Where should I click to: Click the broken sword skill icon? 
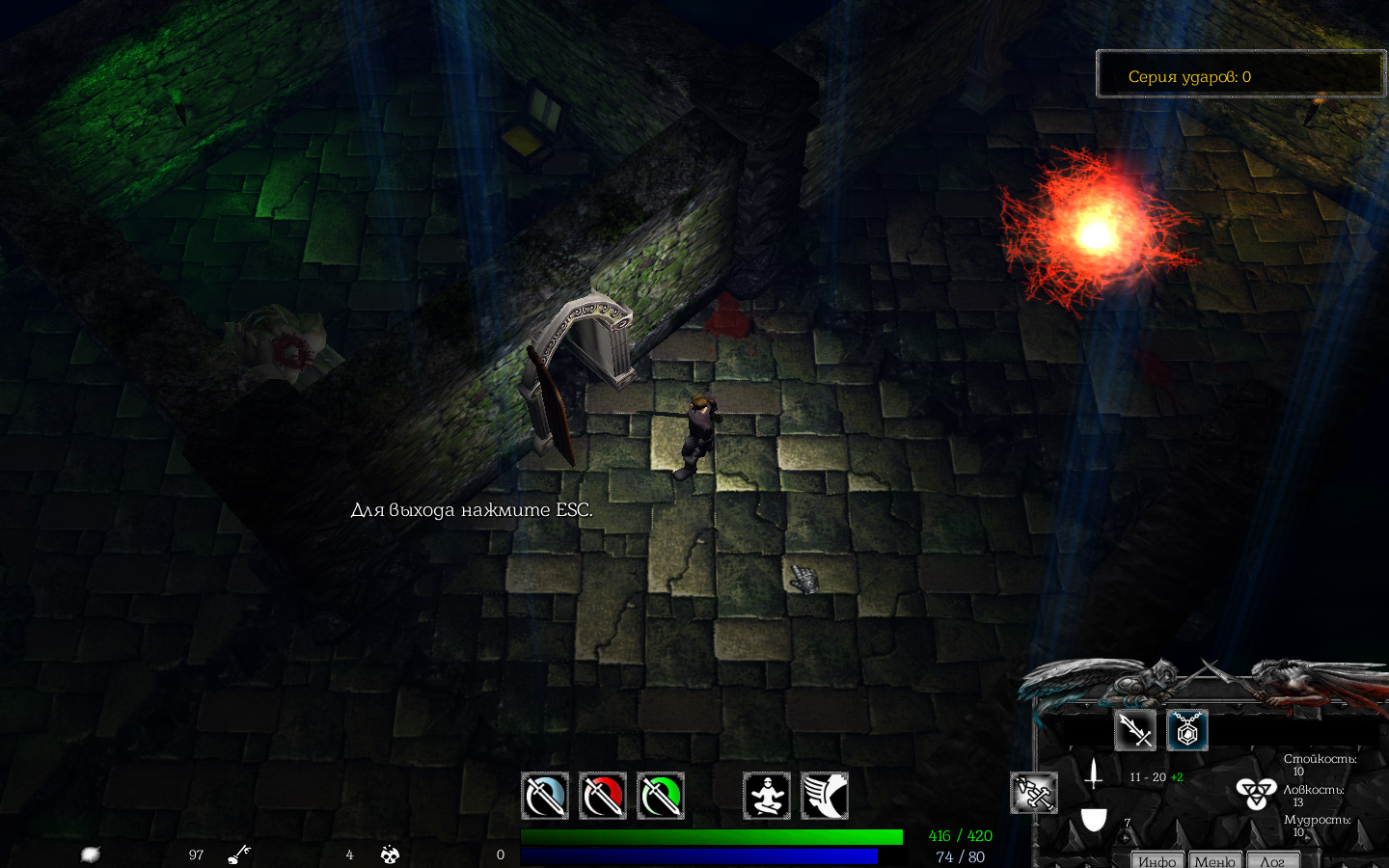1033,793
